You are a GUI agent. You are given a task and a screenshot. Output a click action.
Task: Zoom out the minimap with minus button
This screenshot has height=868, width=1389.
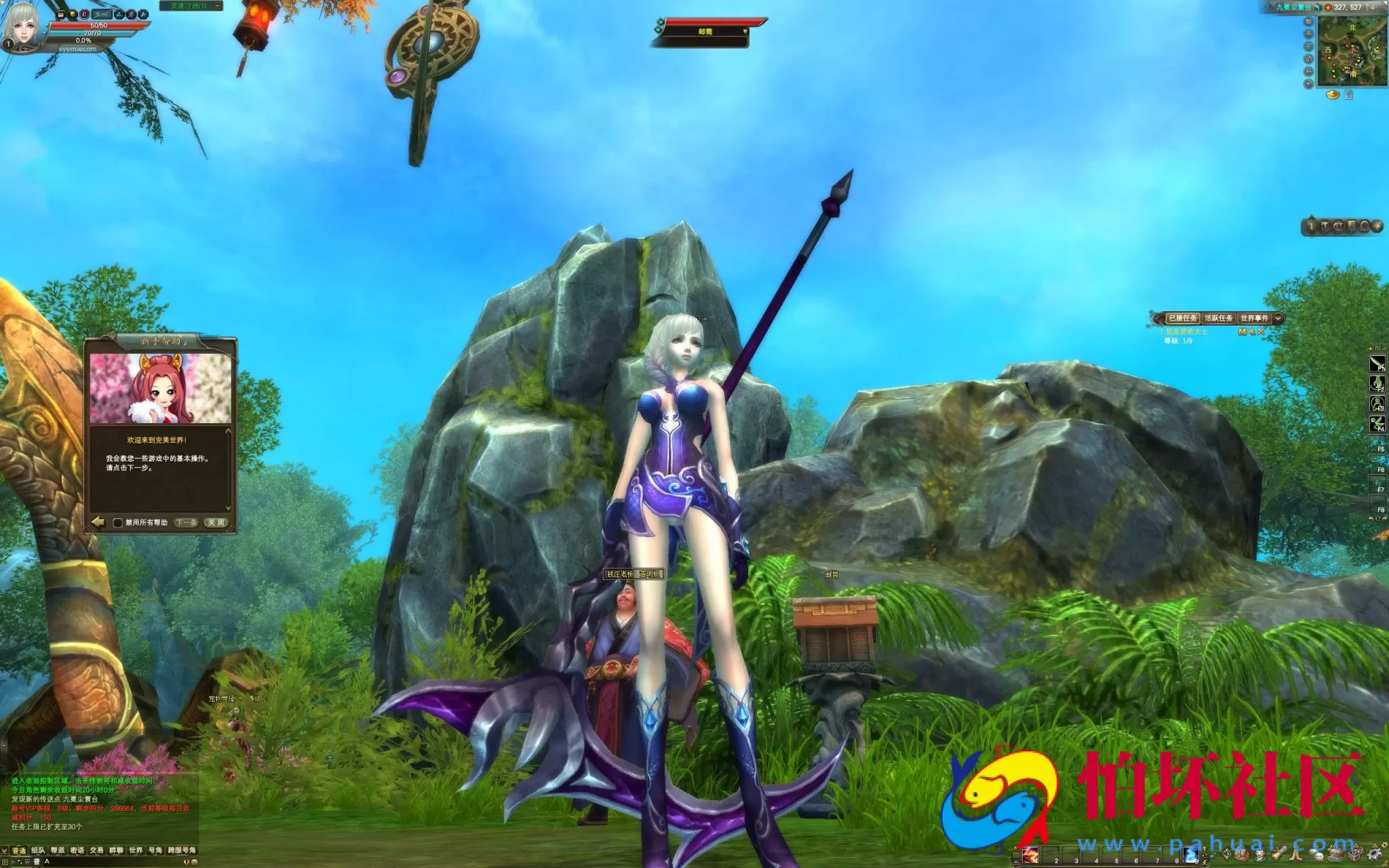tap(1308, 46)
